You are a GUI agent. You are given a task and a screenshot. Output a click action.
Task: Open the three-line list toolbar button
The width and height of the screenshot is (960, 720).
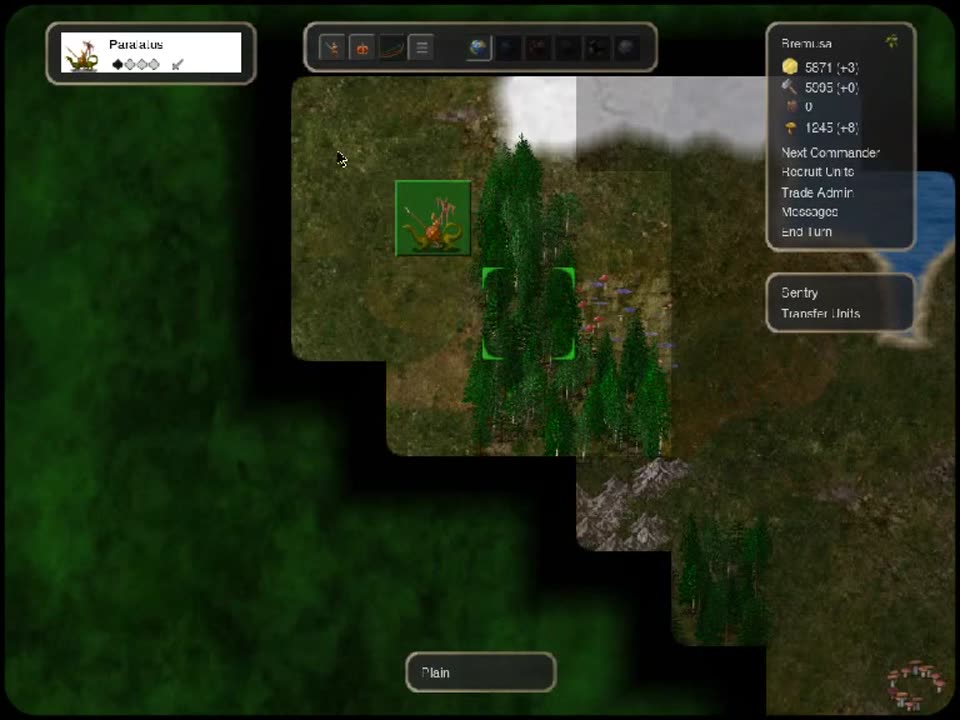[421, 47]
